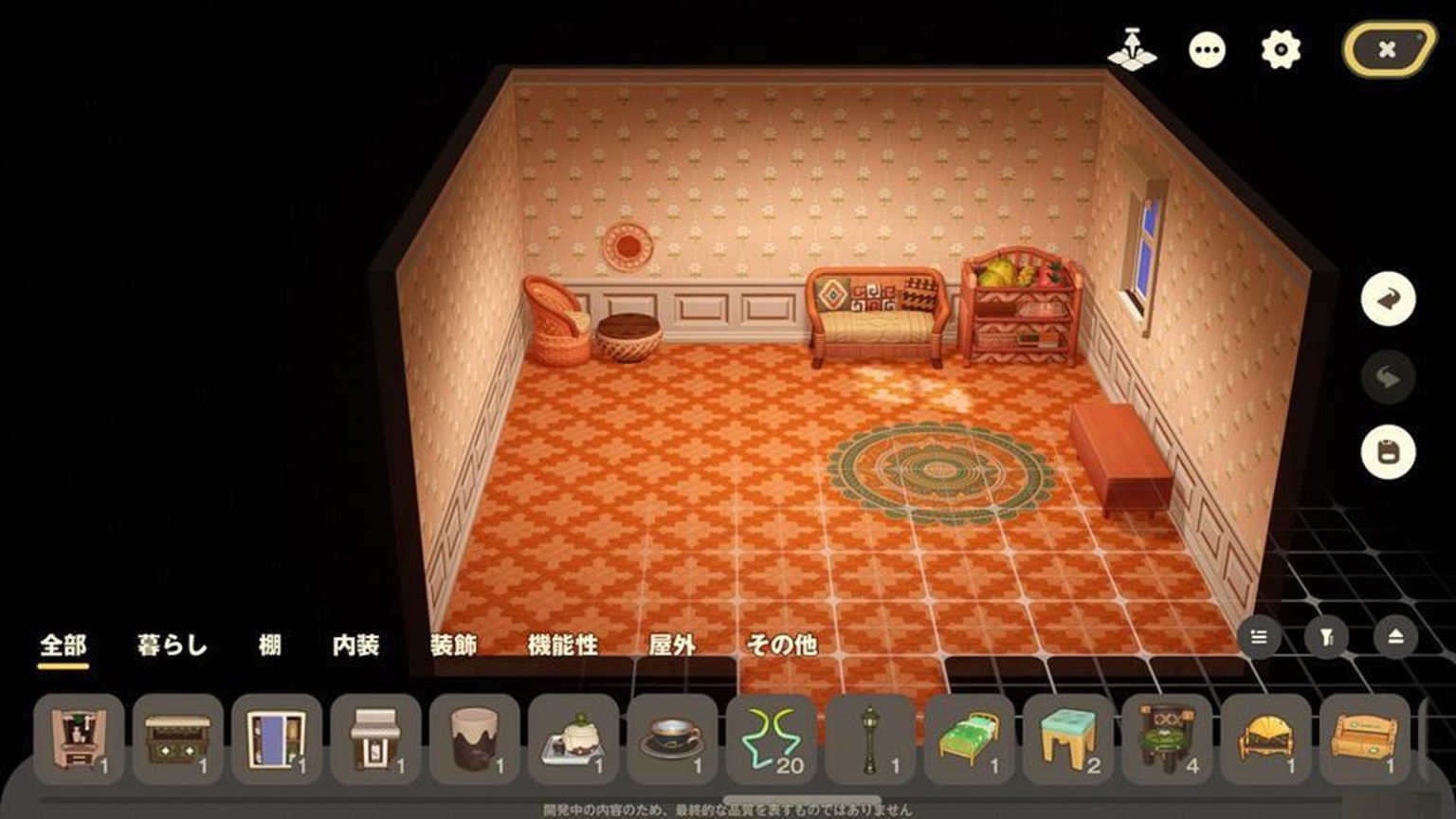Open the gear settings menu
1456x819 pixels.
(1281, 49)
